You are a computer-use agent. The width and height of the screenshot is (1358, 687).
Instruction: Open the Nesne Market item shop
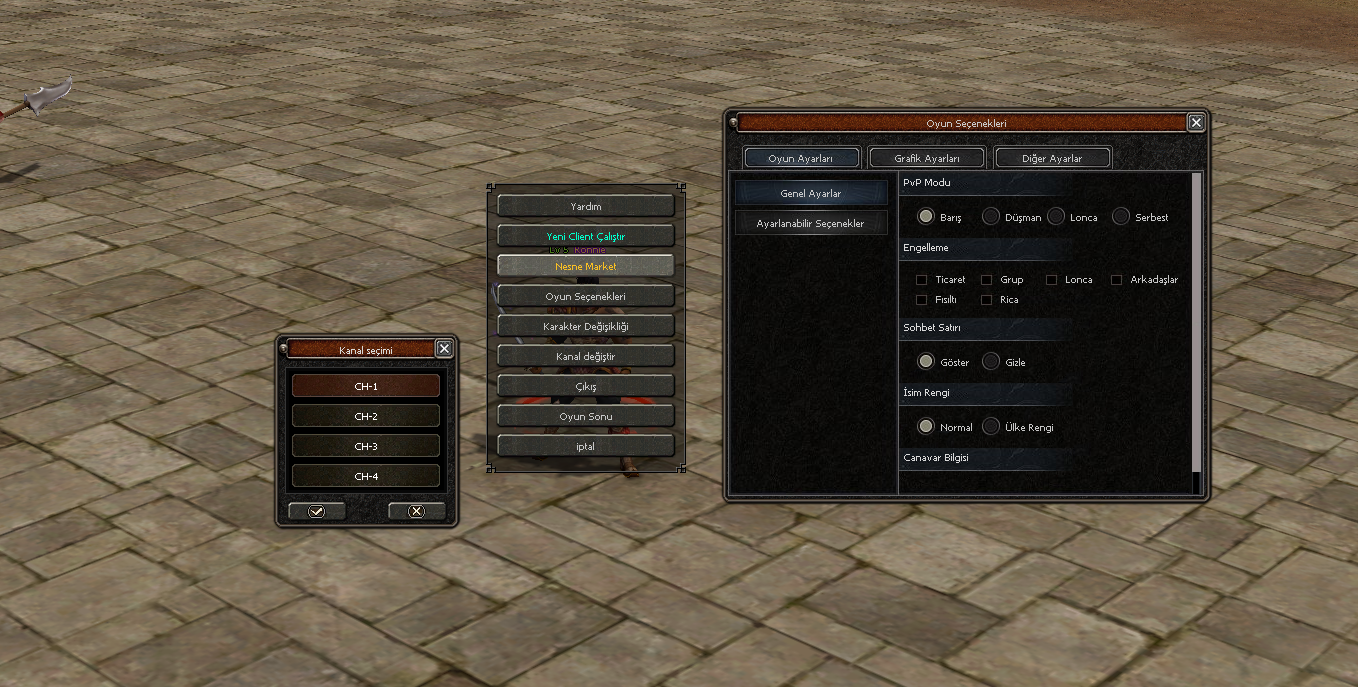585,266
